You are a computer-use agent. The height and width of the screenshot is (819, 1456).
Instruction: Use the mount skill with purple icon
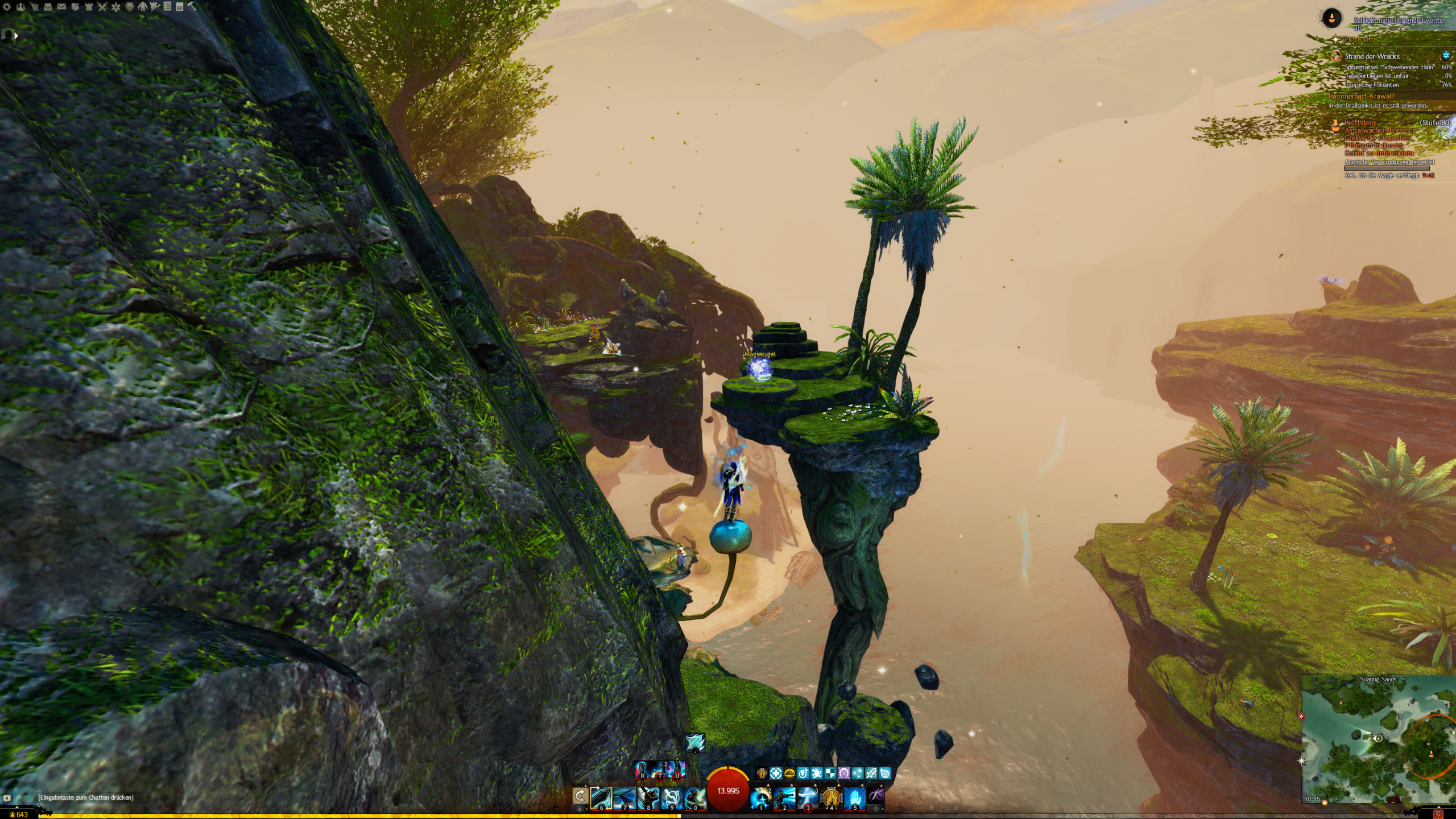(x=876, y=796)
